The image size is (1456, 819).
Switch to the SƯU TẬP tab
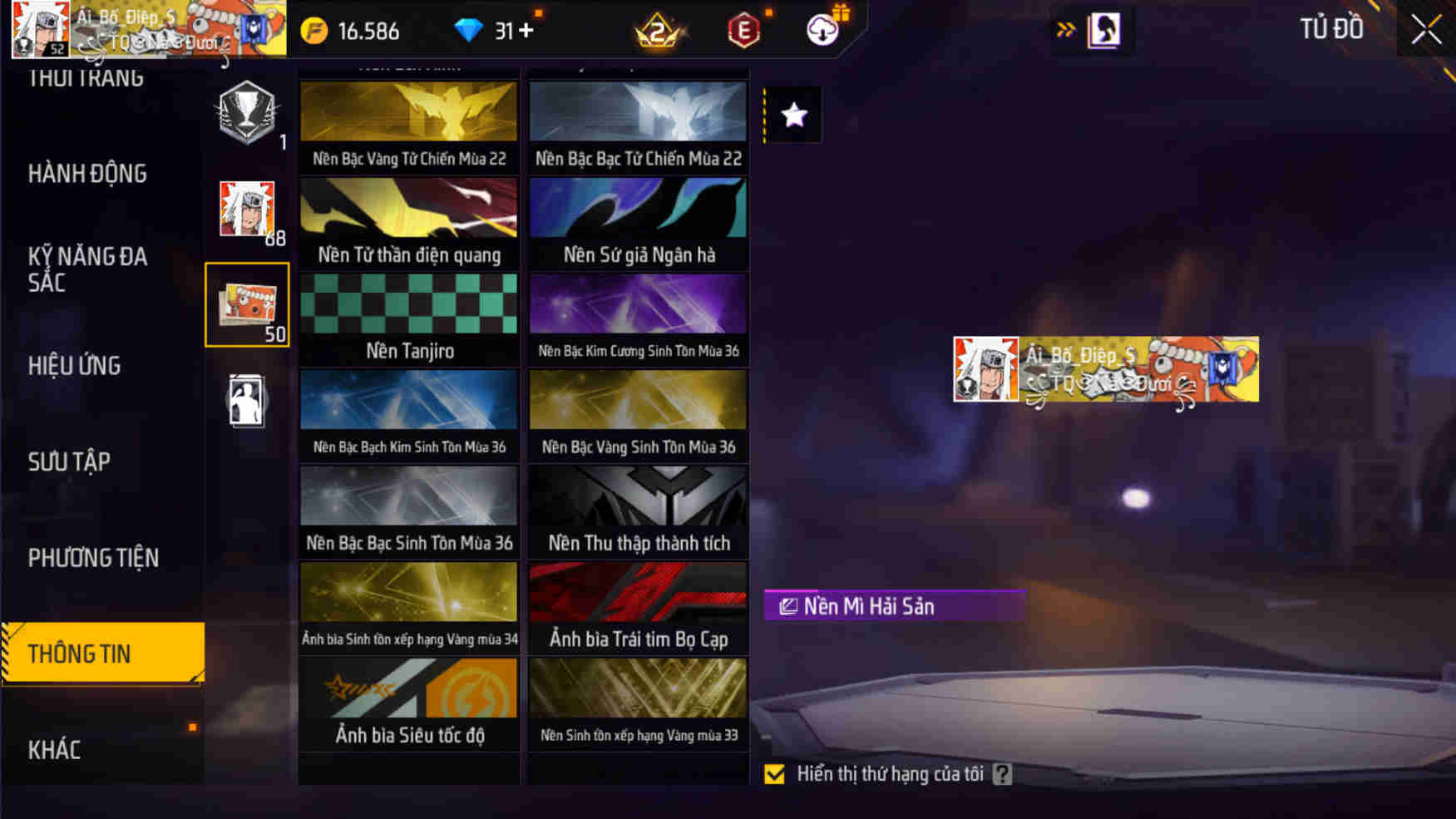[70, 461]
